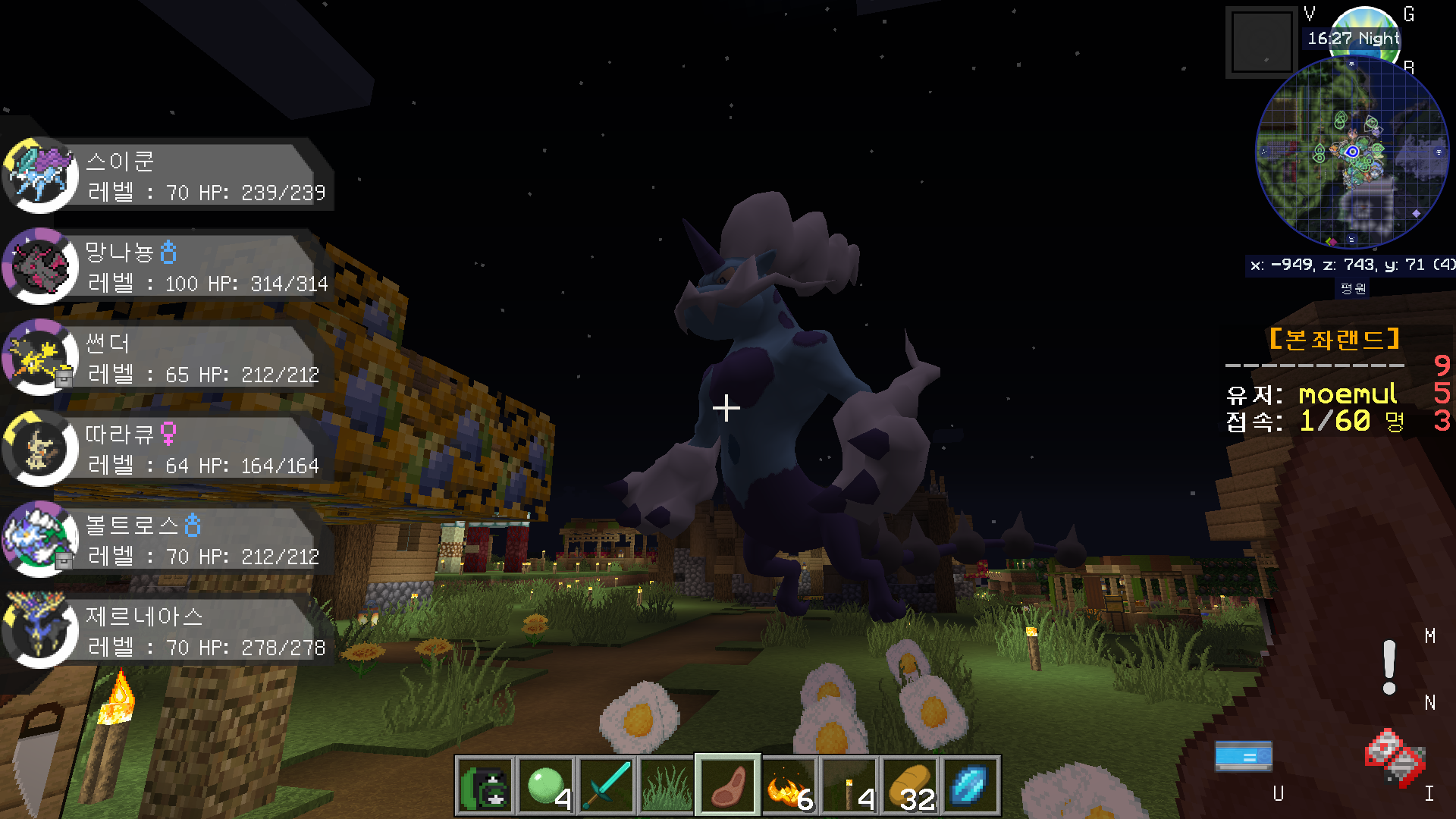
Task: Click the white exclamation mark icon
Action: [x=1389, y=667]
